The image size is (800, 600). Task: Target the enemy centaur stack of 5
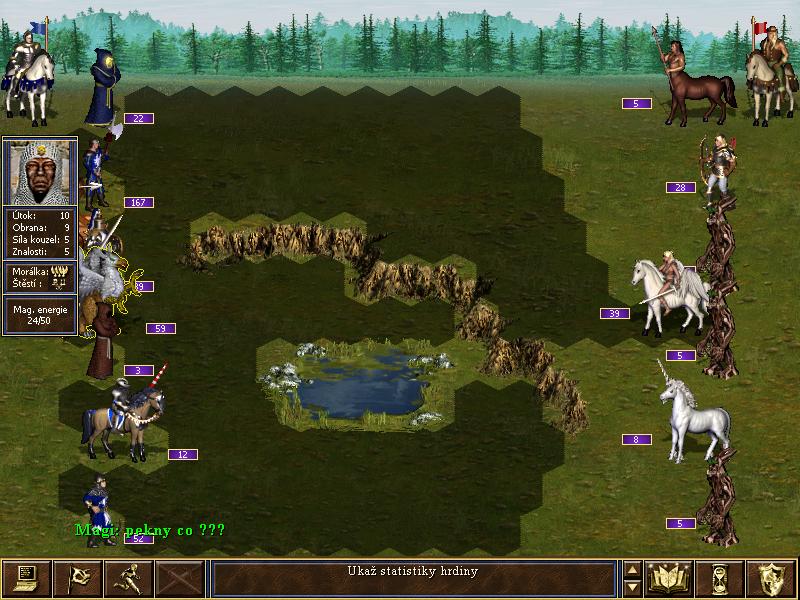coord(697,82)
